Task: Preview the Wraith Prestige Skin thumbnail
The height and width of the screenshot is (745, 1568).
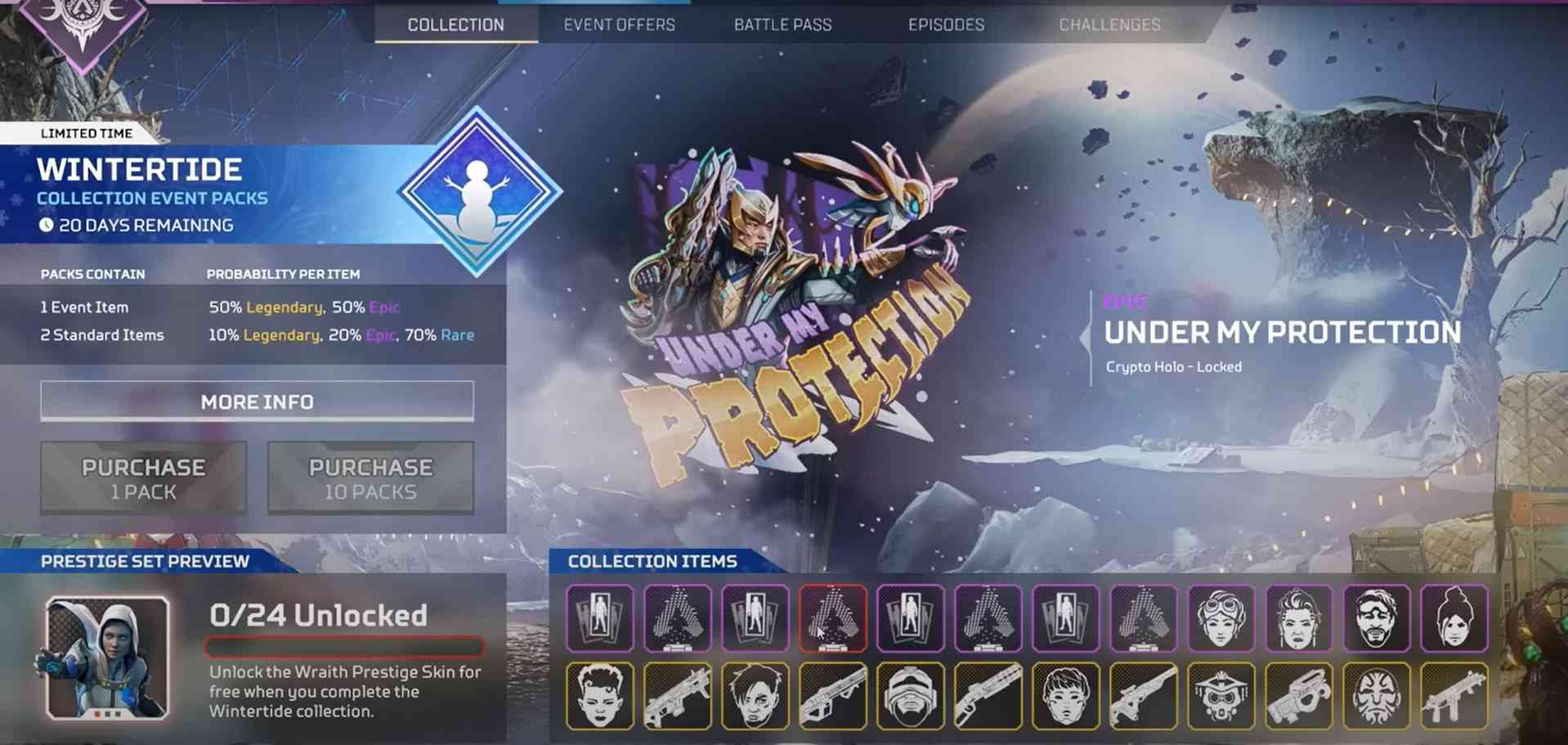Action: (107, 658)
